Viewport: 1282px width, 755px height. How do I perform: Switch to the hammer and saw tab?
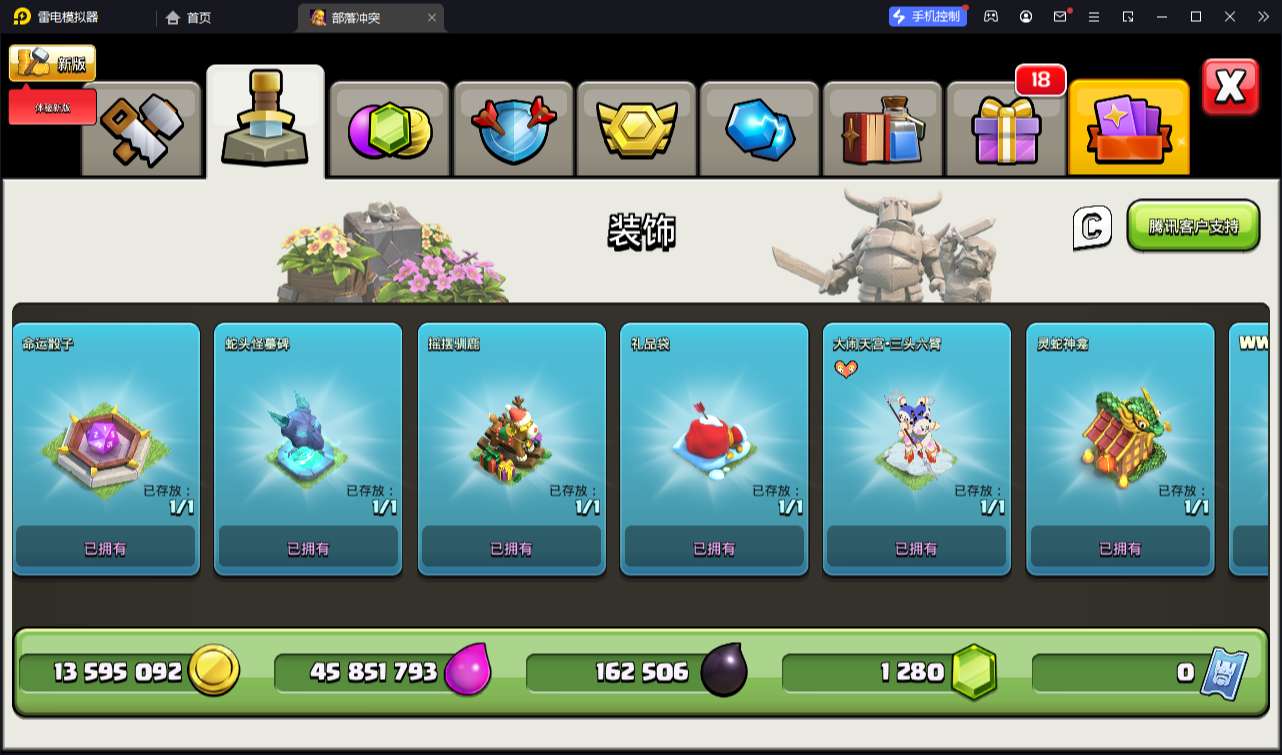click(x=142, y=129)
